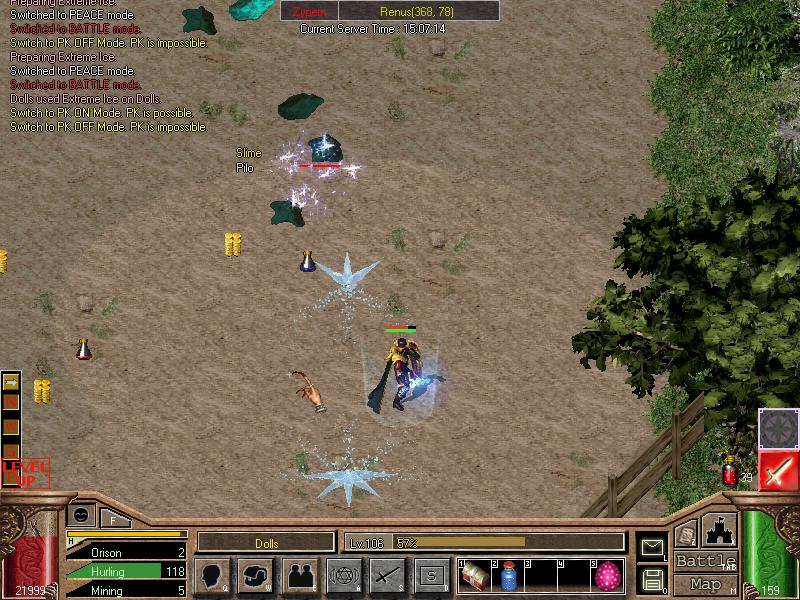Toggle the Battle mode button
Viewport: 800px width, 600px height.
click(x=705, y=561)
